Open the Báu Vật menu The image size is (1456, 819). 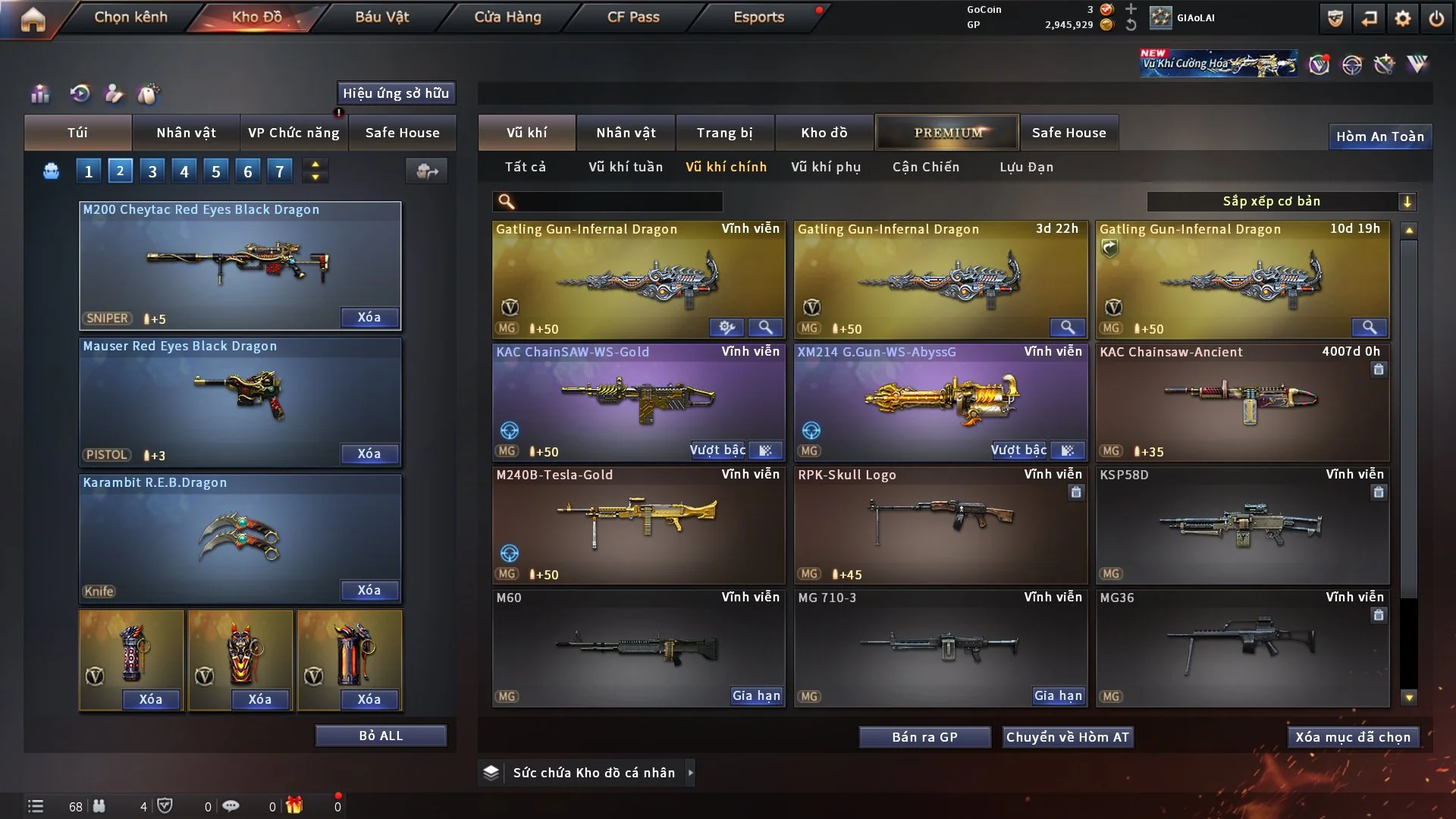point(381,17)
